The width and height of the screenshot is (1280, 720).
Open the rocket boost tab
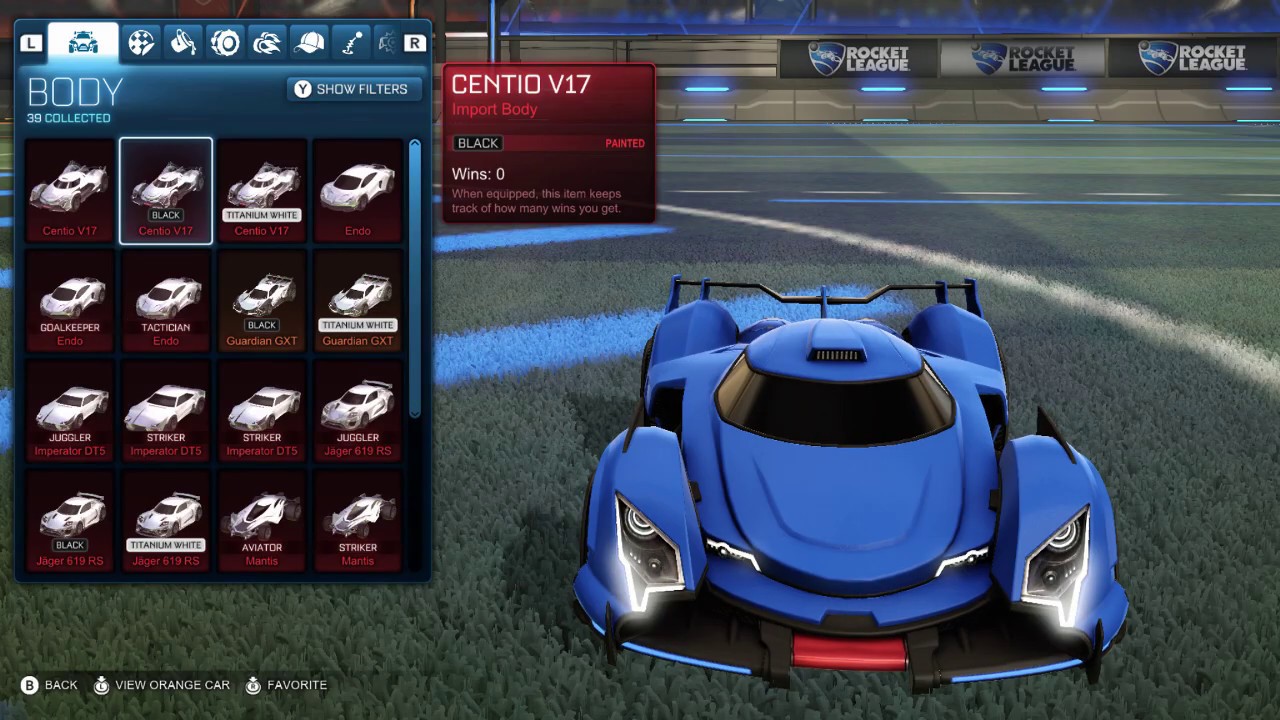coord(267,43)
